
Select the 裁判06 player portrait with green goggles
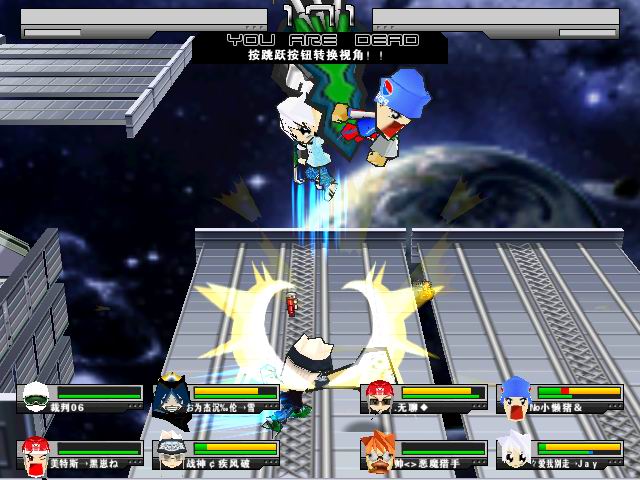pyautogui.click(x=37, y=398)
